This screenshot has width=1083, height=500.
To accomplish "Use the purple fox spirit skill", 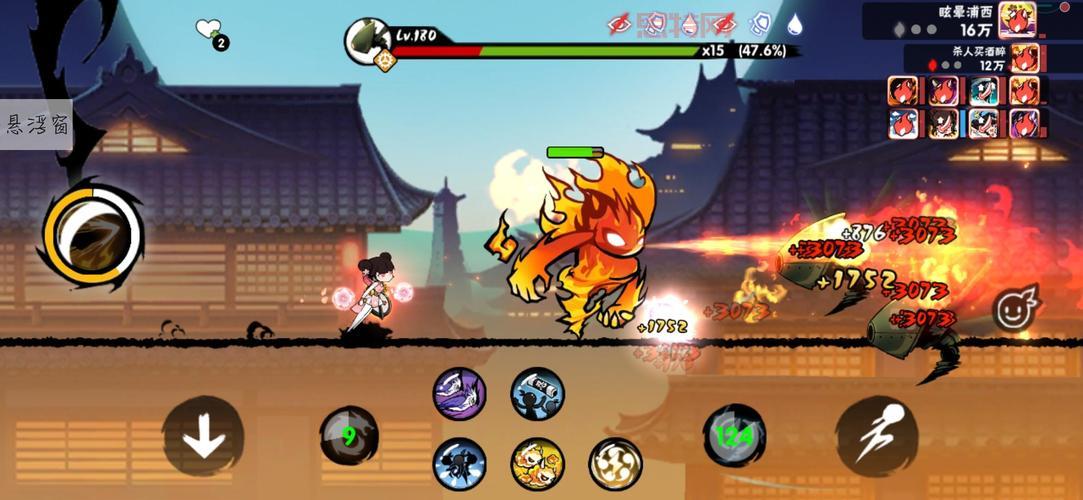I will (x=459, y=393).
